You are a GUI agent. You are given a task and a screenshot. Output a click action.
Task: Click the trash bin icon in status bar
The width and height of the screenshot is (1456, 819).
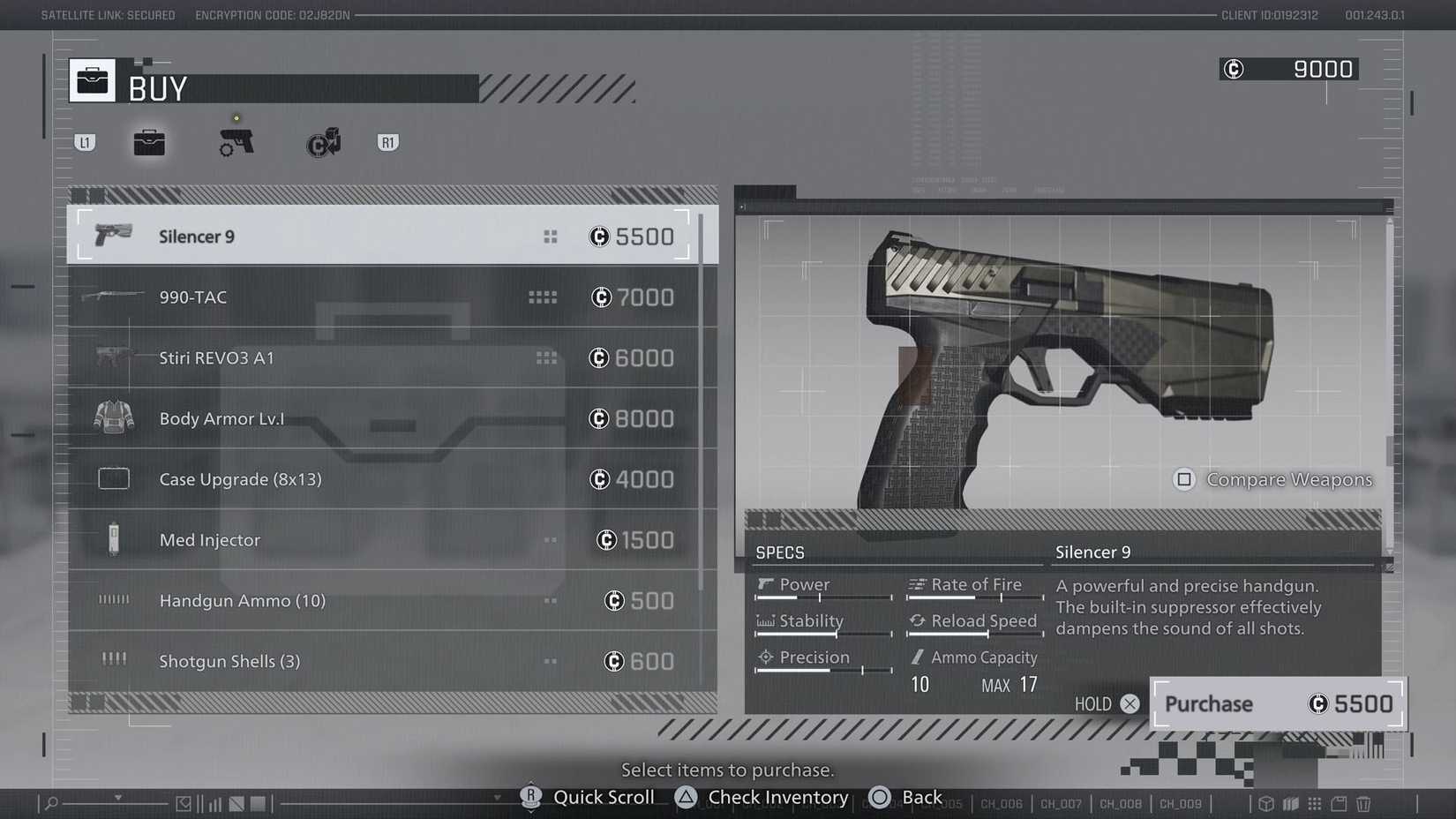[x=1362, y=804]
